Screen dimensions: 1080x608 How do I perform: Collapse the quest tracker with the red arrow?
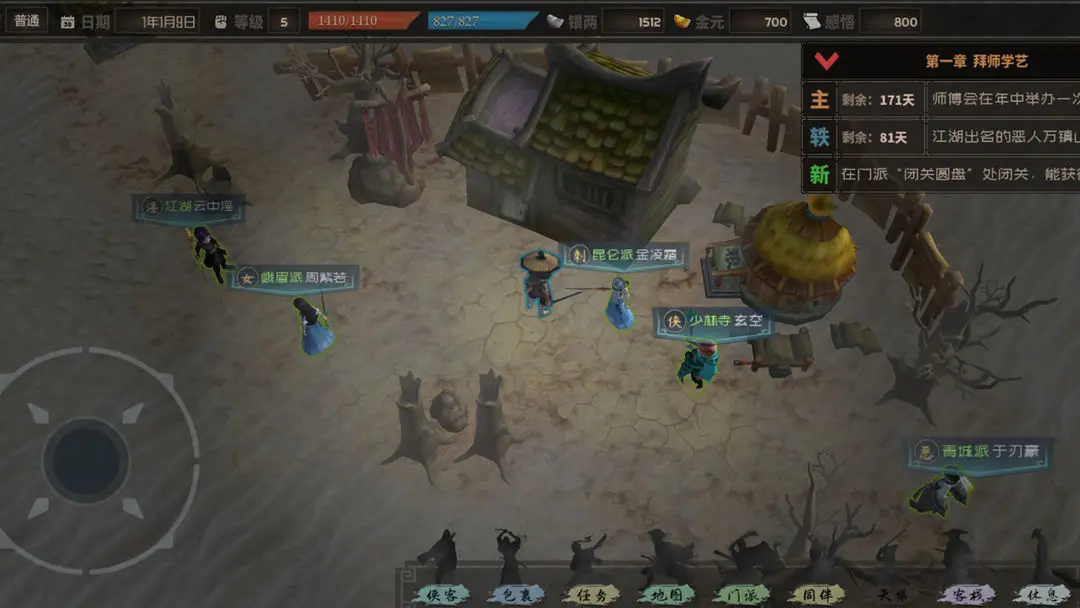826,61
